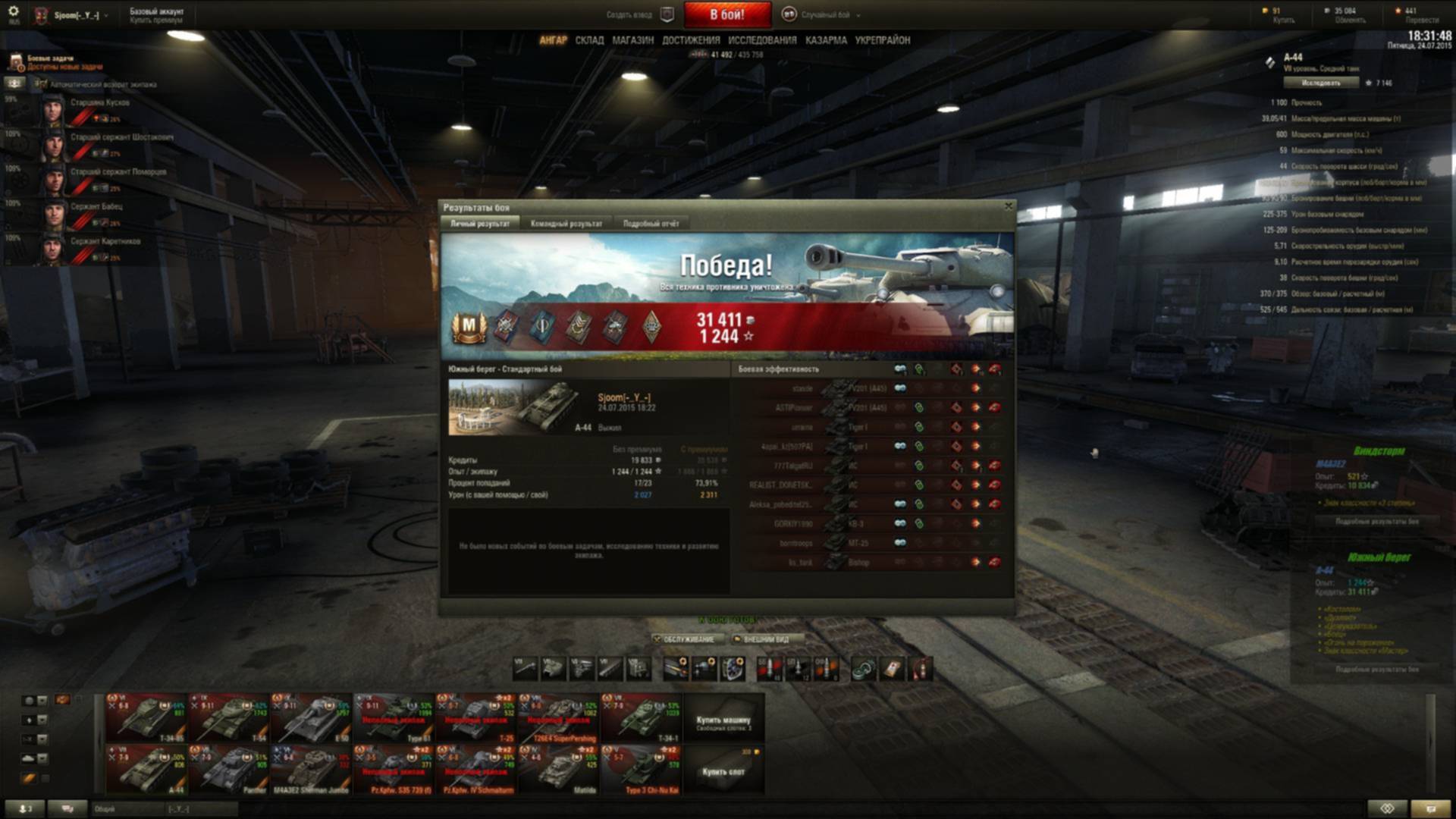
Task: Switch to the Командный результат tab
Action: click(566, 224)
